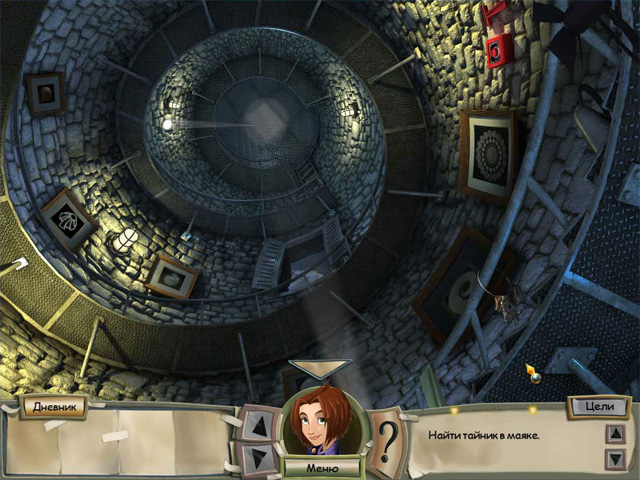Click the objectives text up arrow
The width and height of the screenshot is (640, 480).
pos(616,434)
